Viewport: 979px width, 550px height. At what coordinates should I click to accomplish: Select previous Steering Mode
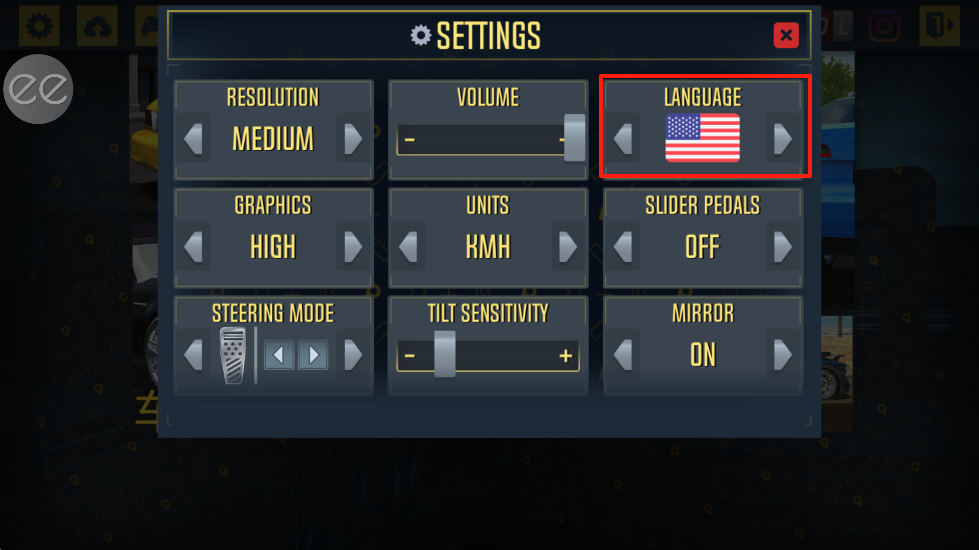[x=194, y=354]
